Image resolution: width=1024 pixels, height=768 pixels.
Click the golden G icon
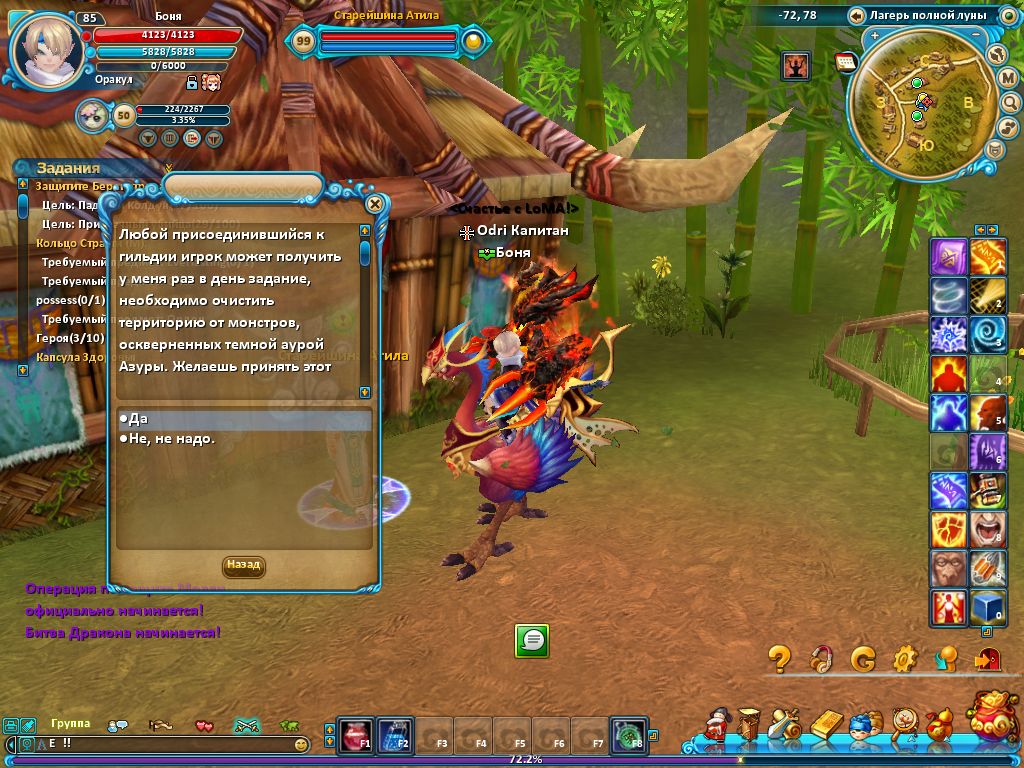click(x=863, y=658)
